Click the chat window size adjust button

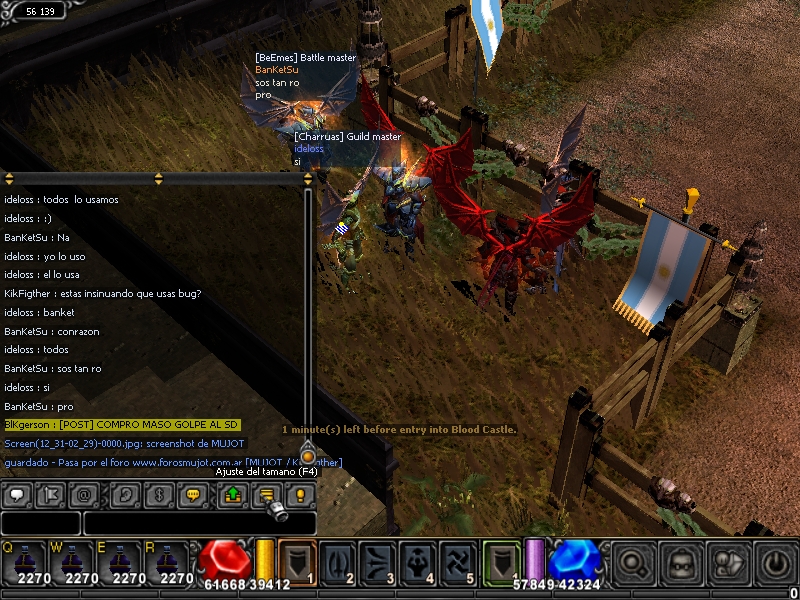tap(267, 494)
